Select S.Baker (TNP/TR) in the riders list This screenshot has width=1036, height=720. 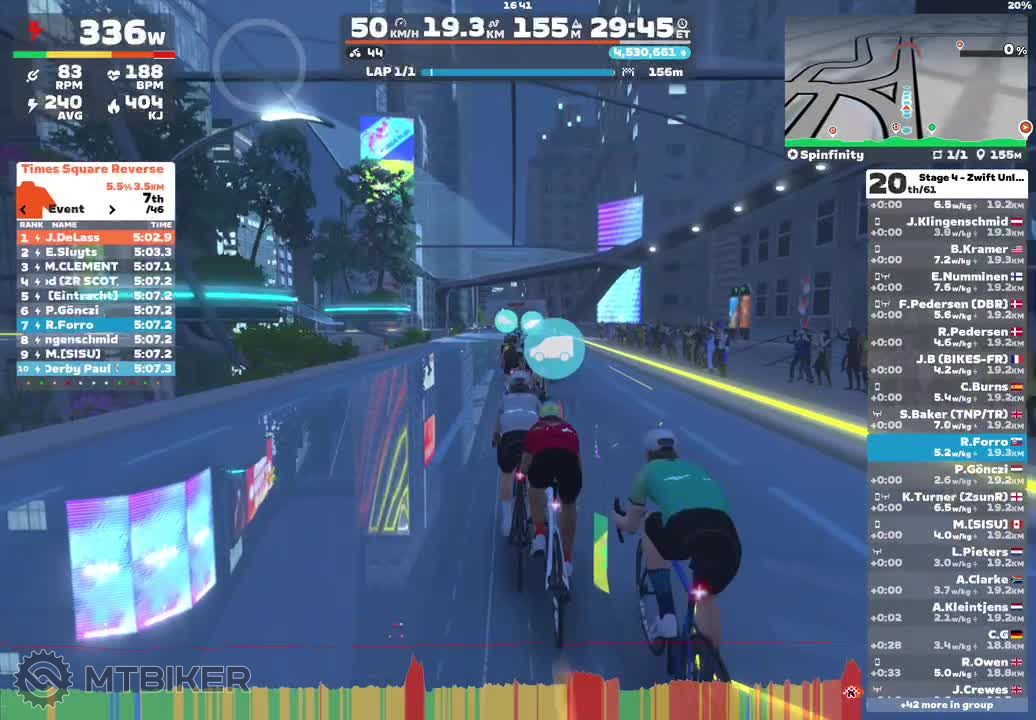click(946, 419)
